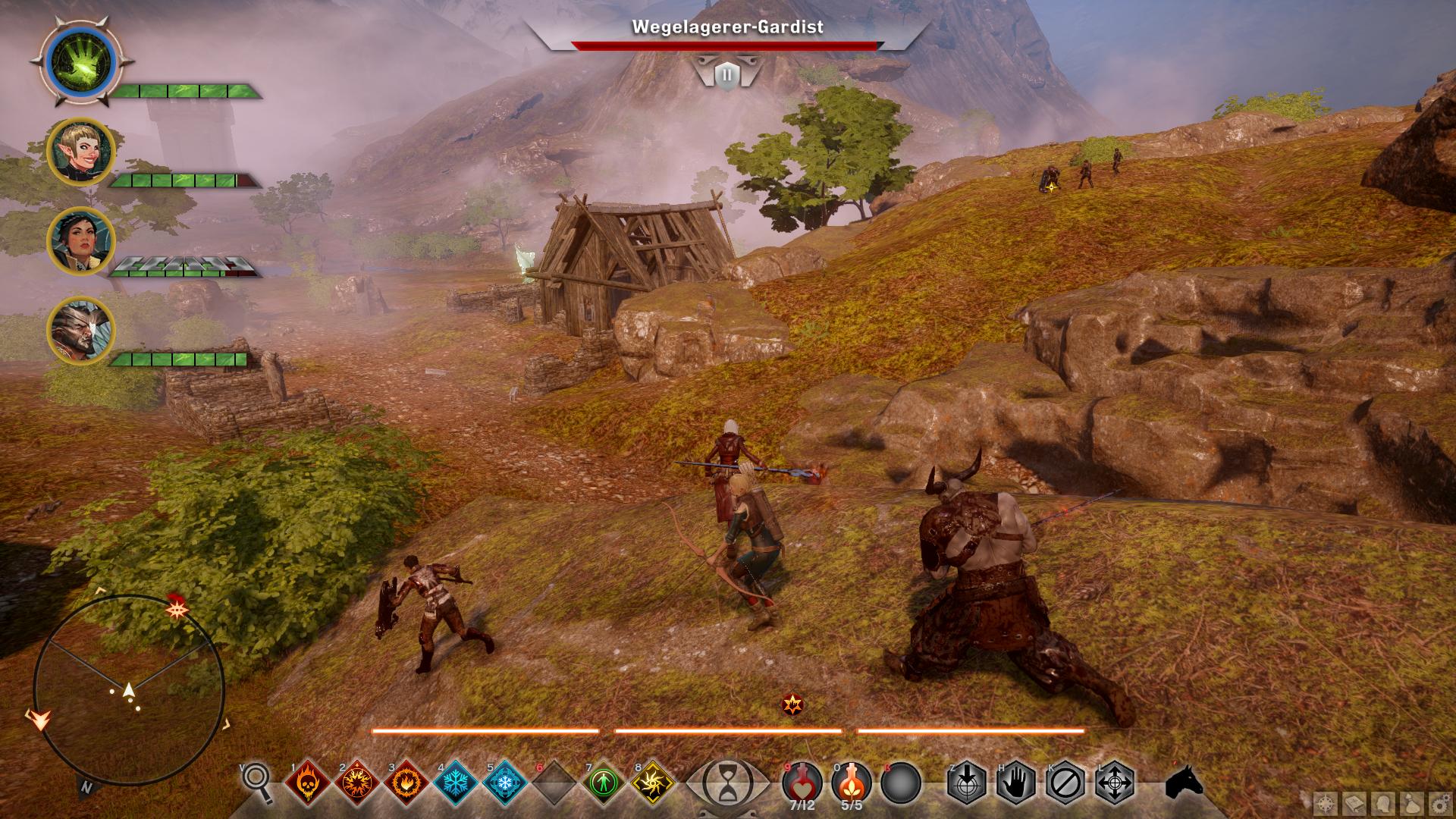Drink the red health potion
Viewport: 1456px width, 819px height.
coord(802,781)
